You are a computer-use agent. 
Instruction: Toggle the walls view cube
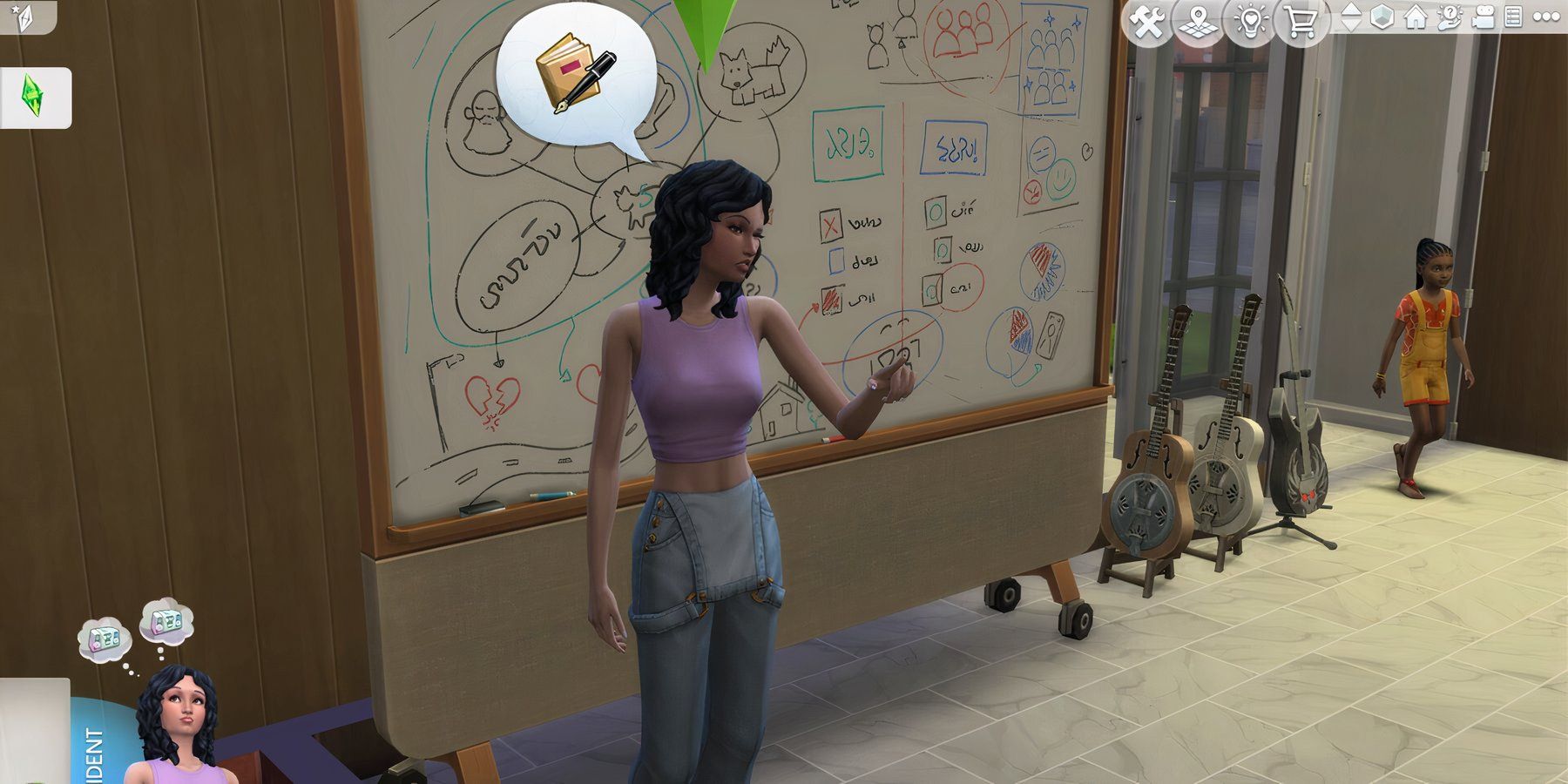(1382, 17)
